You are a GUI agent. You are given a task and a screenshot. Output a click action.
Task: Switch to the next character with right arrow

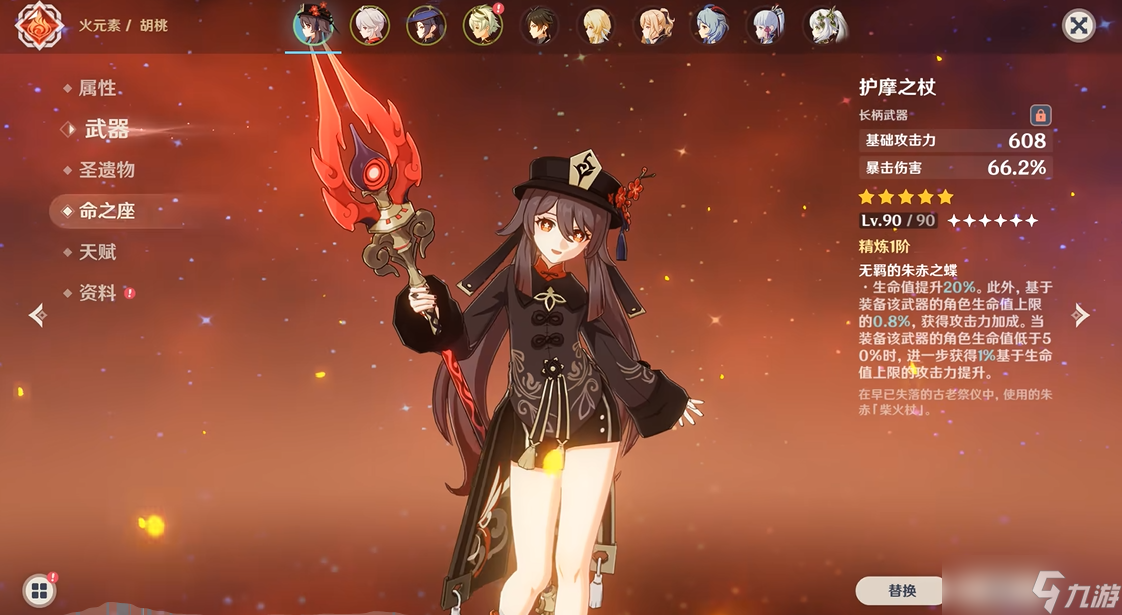pyautogui.click(x=1081, y=316)
